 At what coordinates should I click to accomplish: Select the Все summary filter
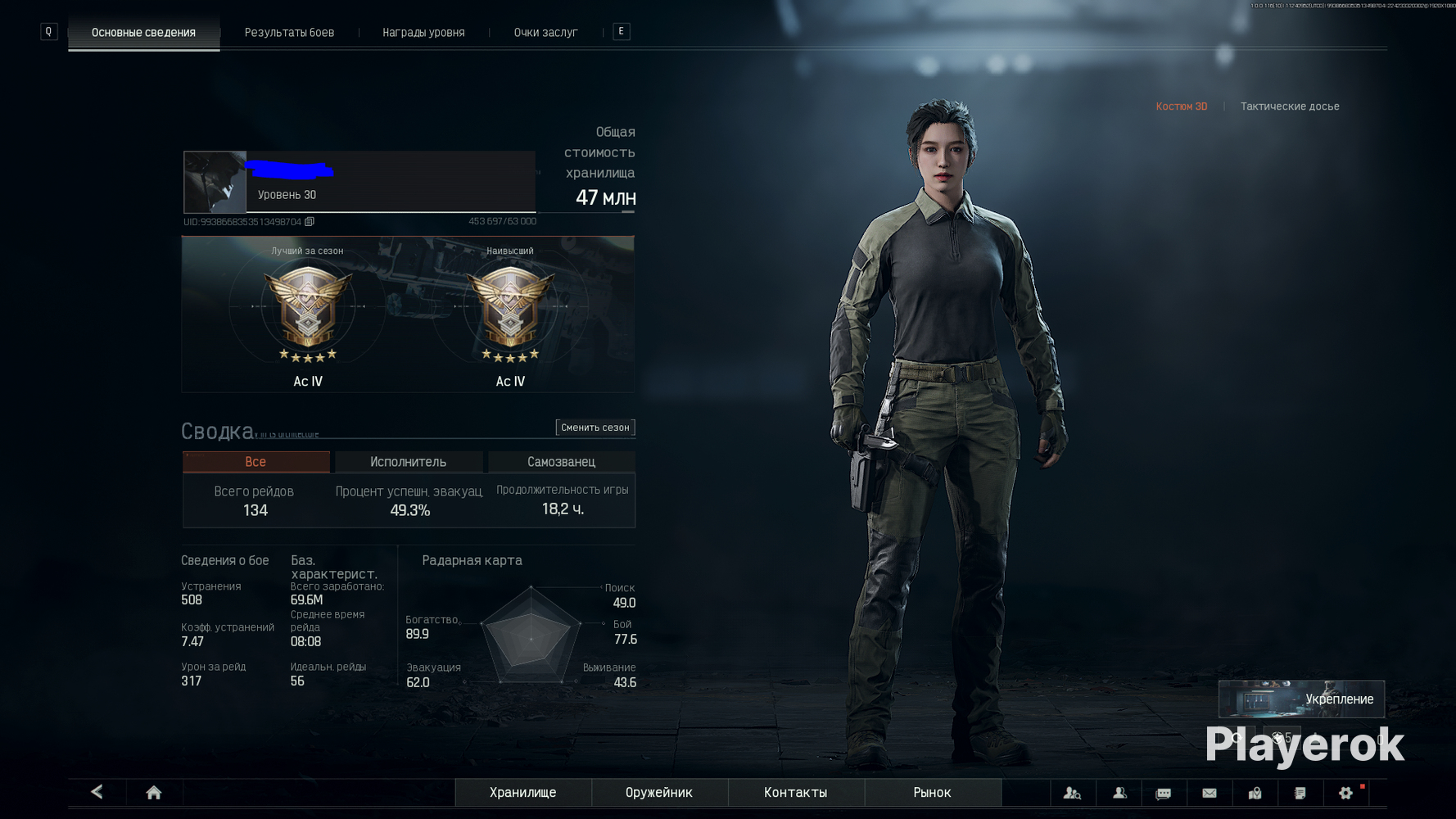coord(255,462)
